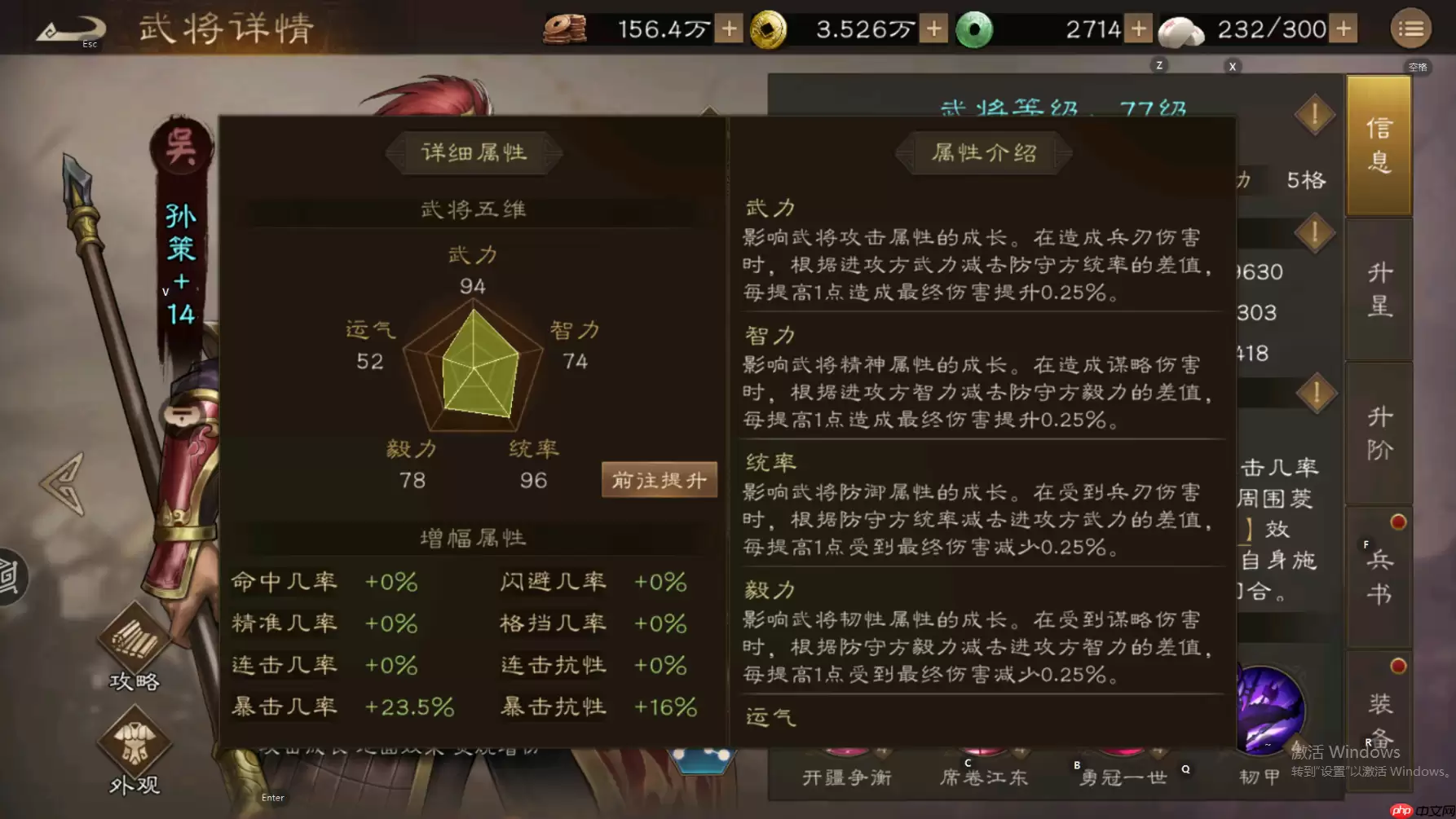1456x819 pixels.
Task: Switch to the 升星 tab
Action: 1378,289
